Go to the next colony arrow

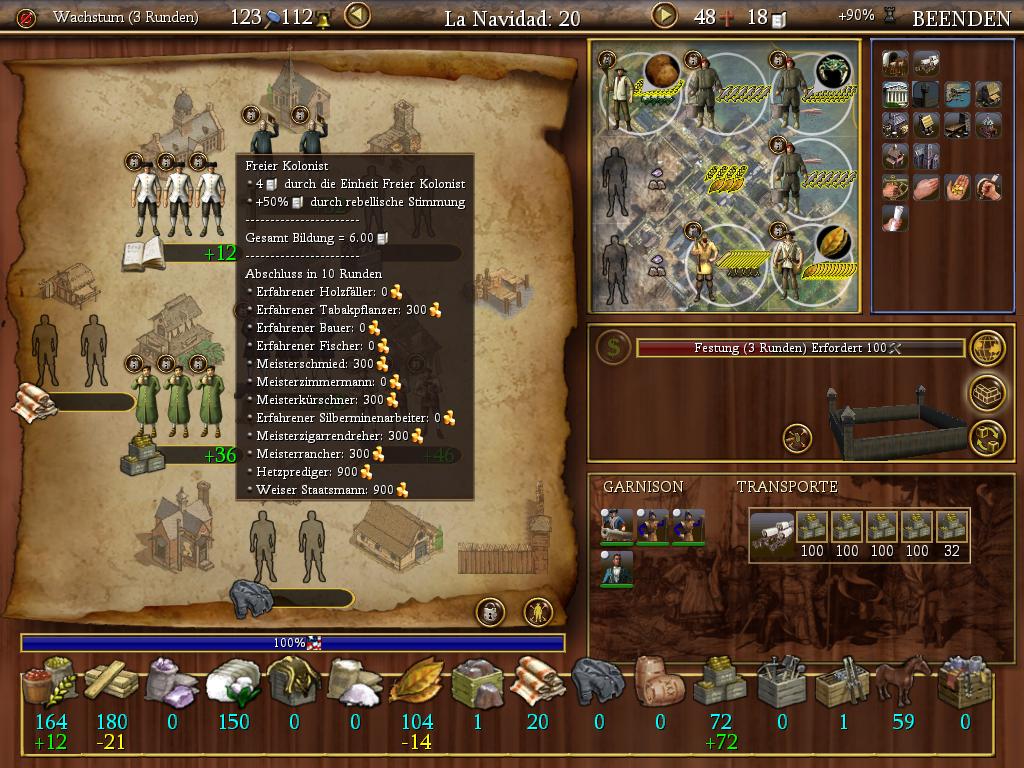(664, 16)
